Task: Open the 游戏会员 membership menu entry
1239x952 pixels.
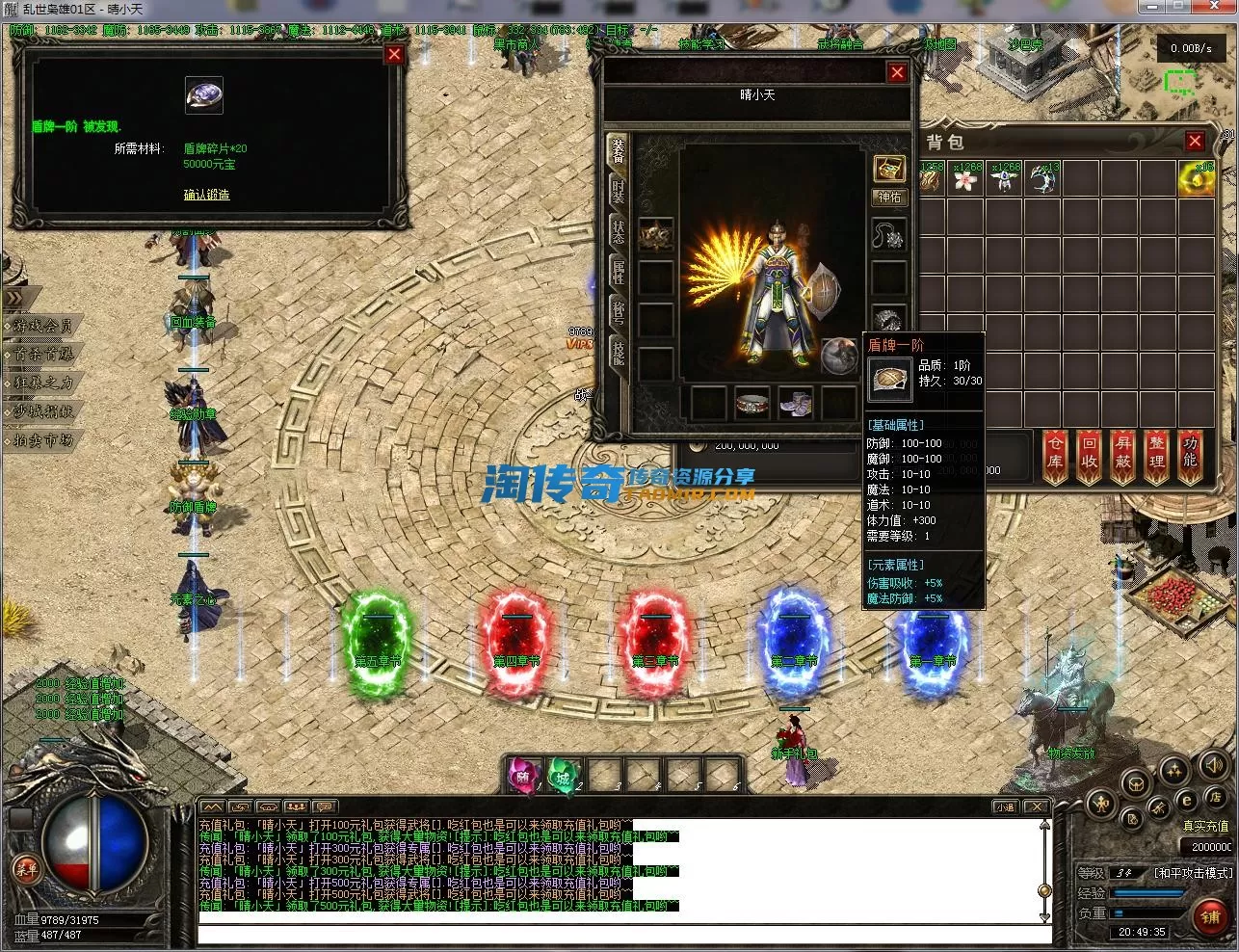Action: pyautogui.click(x=43, y=327)
